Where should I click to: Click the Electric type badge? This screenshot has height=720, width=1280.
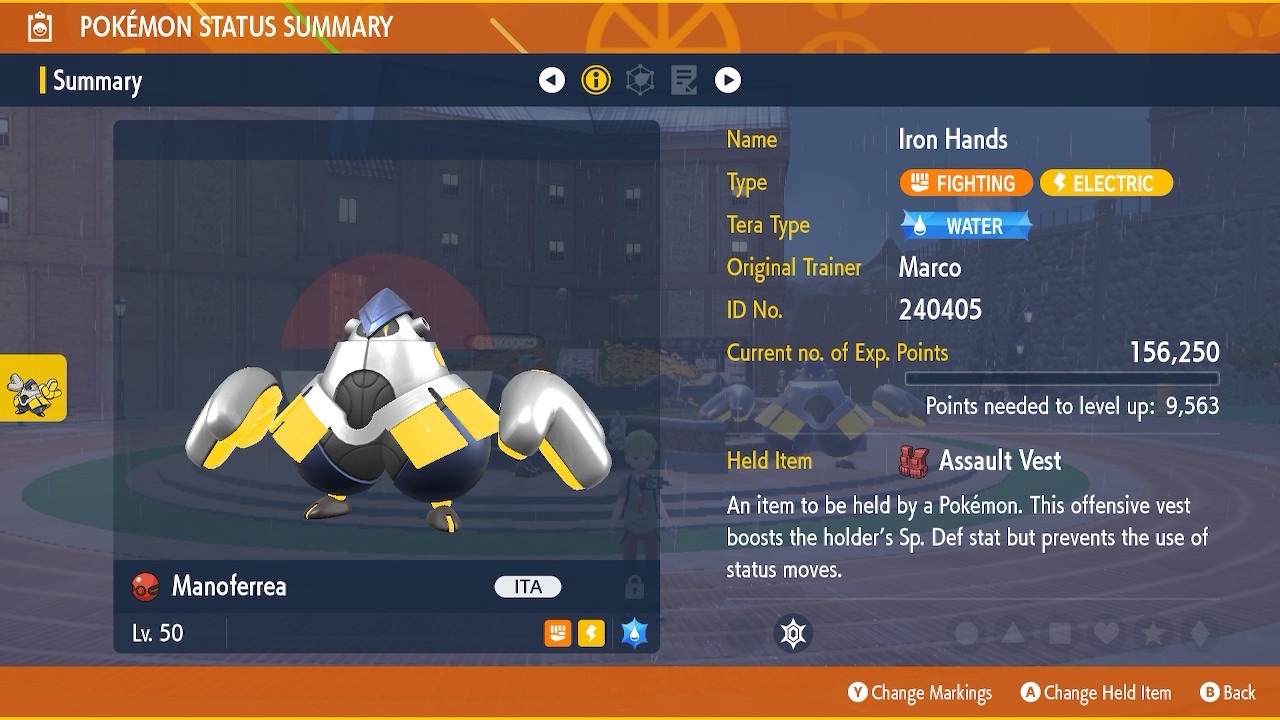[x=1105, y=183]
